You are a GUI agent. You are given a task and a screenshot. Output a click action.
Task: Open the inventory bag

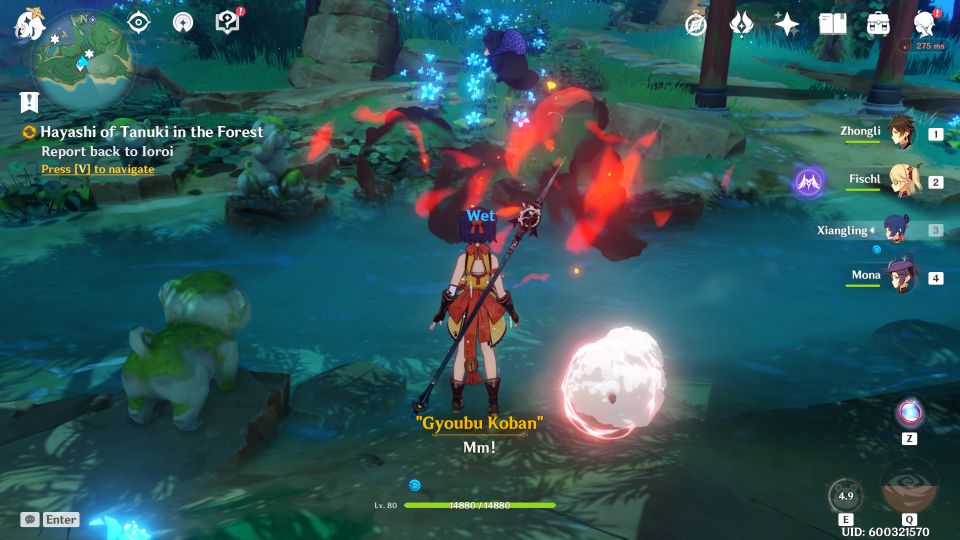pyautogui.click(x=878, y=24)
